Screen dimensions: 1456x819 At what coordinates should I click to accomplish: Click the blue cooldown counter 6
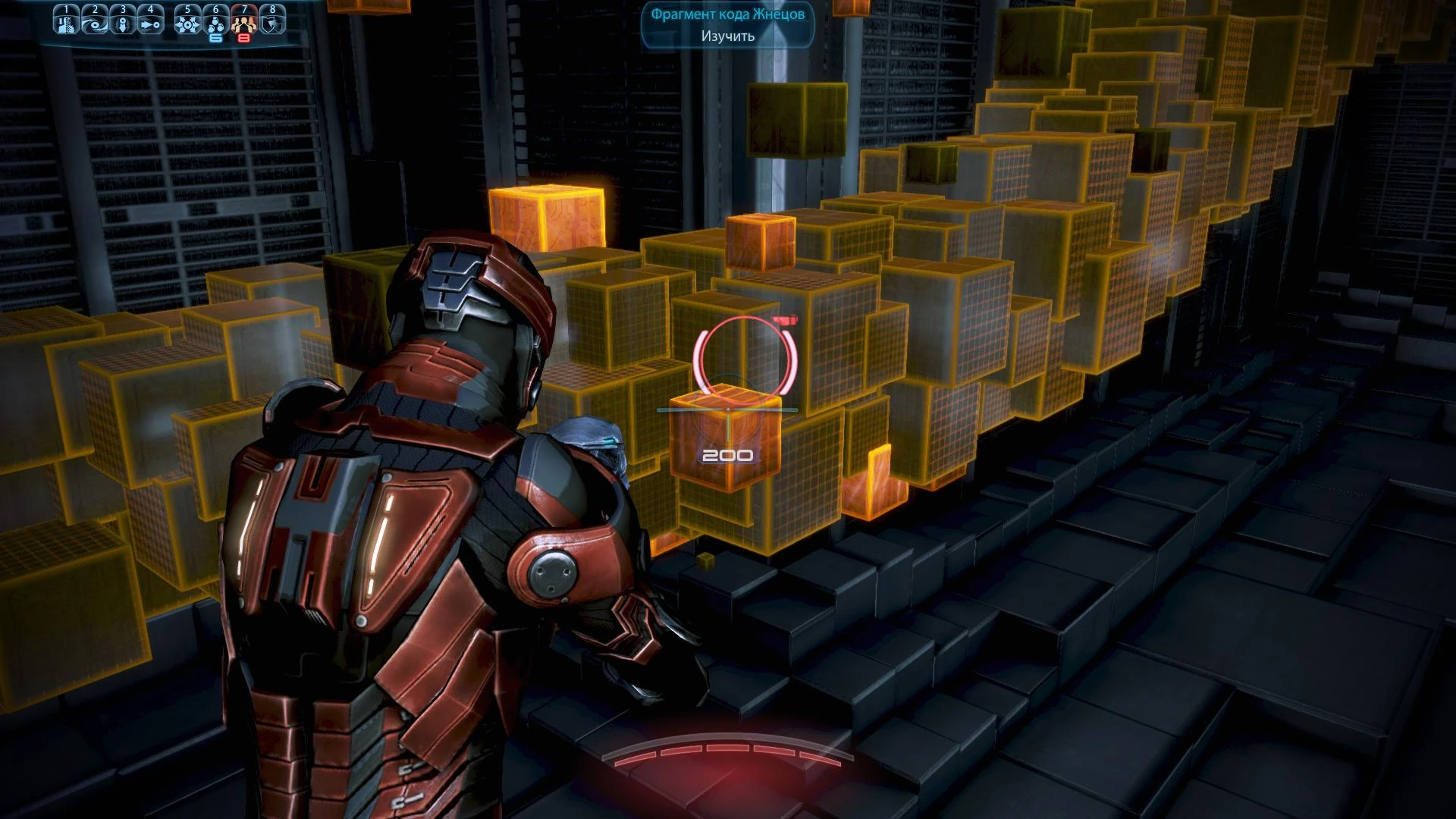point(215,37)
